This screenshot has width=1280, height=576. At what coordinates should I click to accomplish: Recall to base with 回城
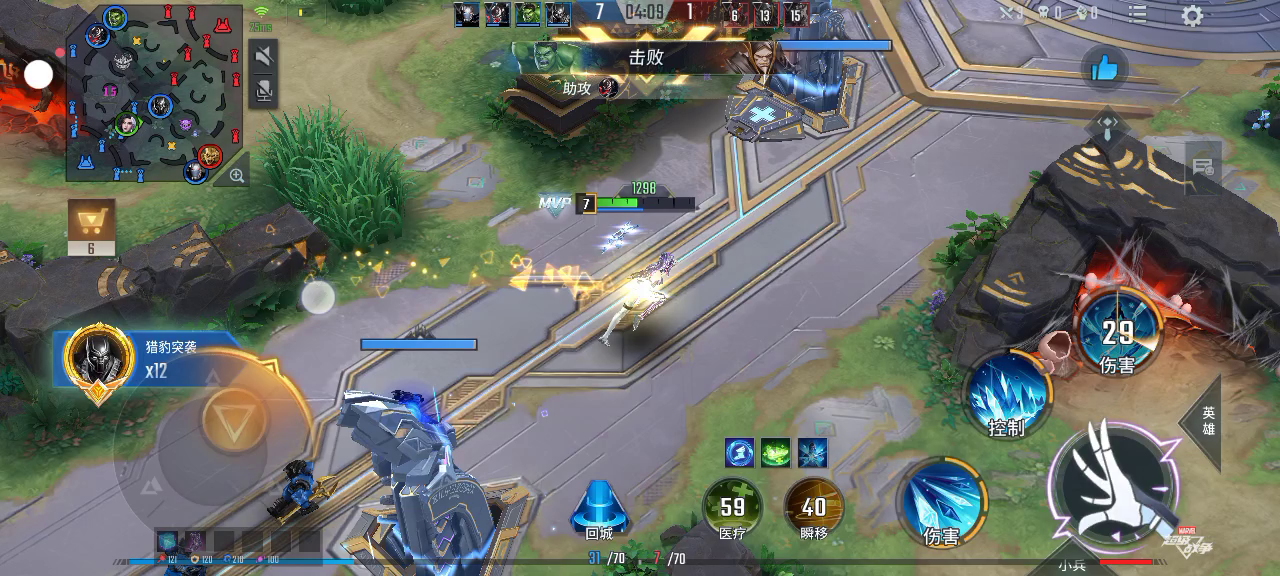(599, 508)
